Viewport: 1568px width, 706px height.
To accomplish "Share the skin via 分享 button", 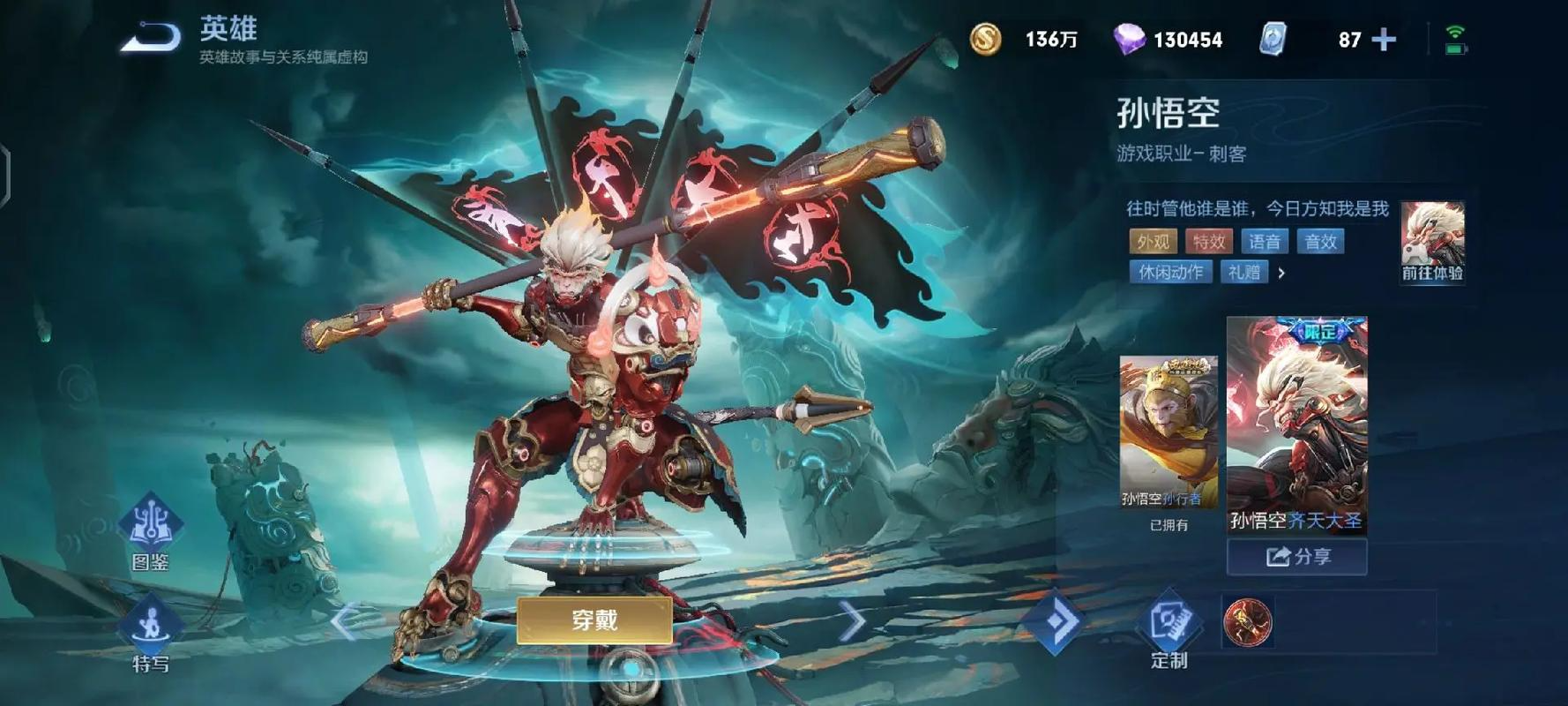I will point(1297,557).
